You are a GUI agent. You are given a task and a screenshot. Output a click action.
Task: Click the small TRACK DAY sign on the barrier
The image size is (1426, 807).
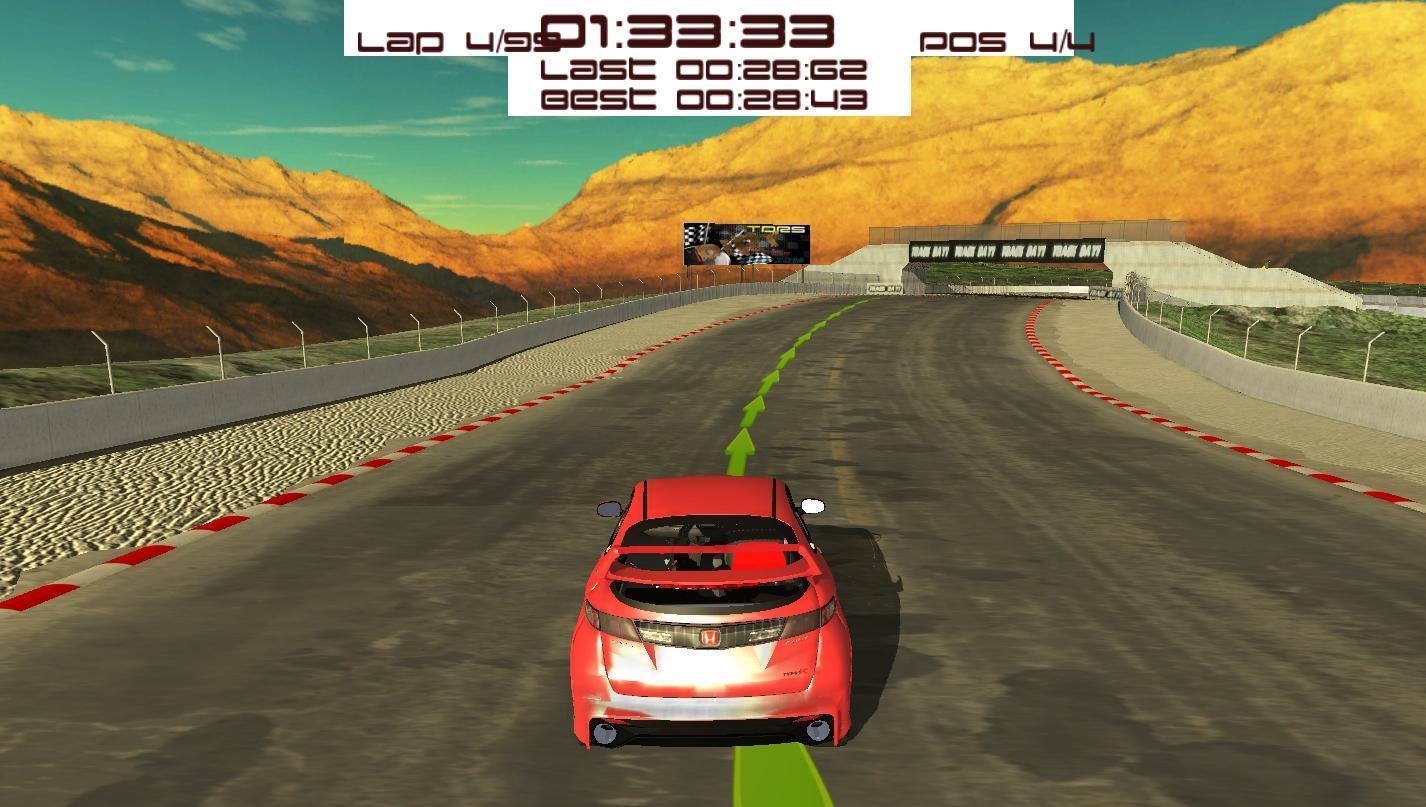(x=884, y=287)
